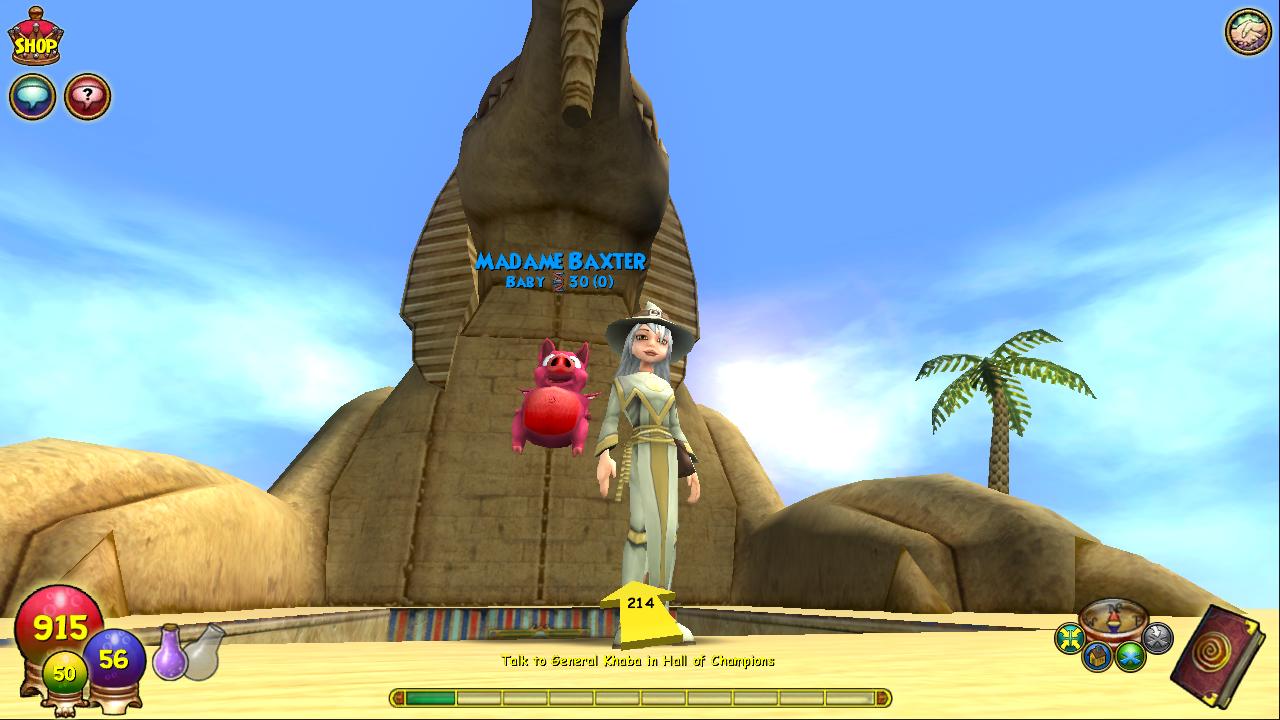Click the teal button with yellow arrows
The width and height of the screenshot is (1280, 720).
coord(1070,638)
